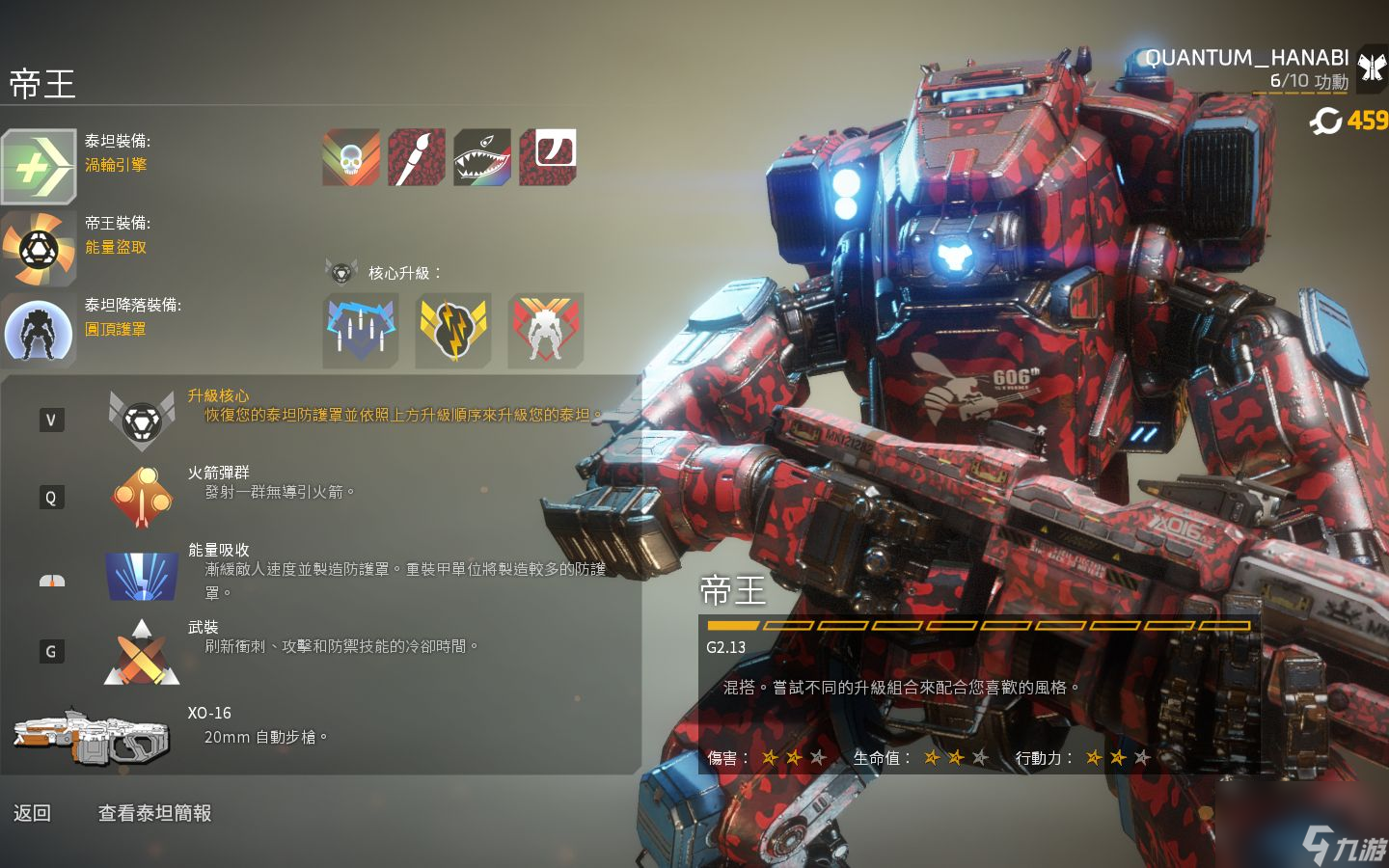Click the Rocket Salvo ability icon

[142, 498]
